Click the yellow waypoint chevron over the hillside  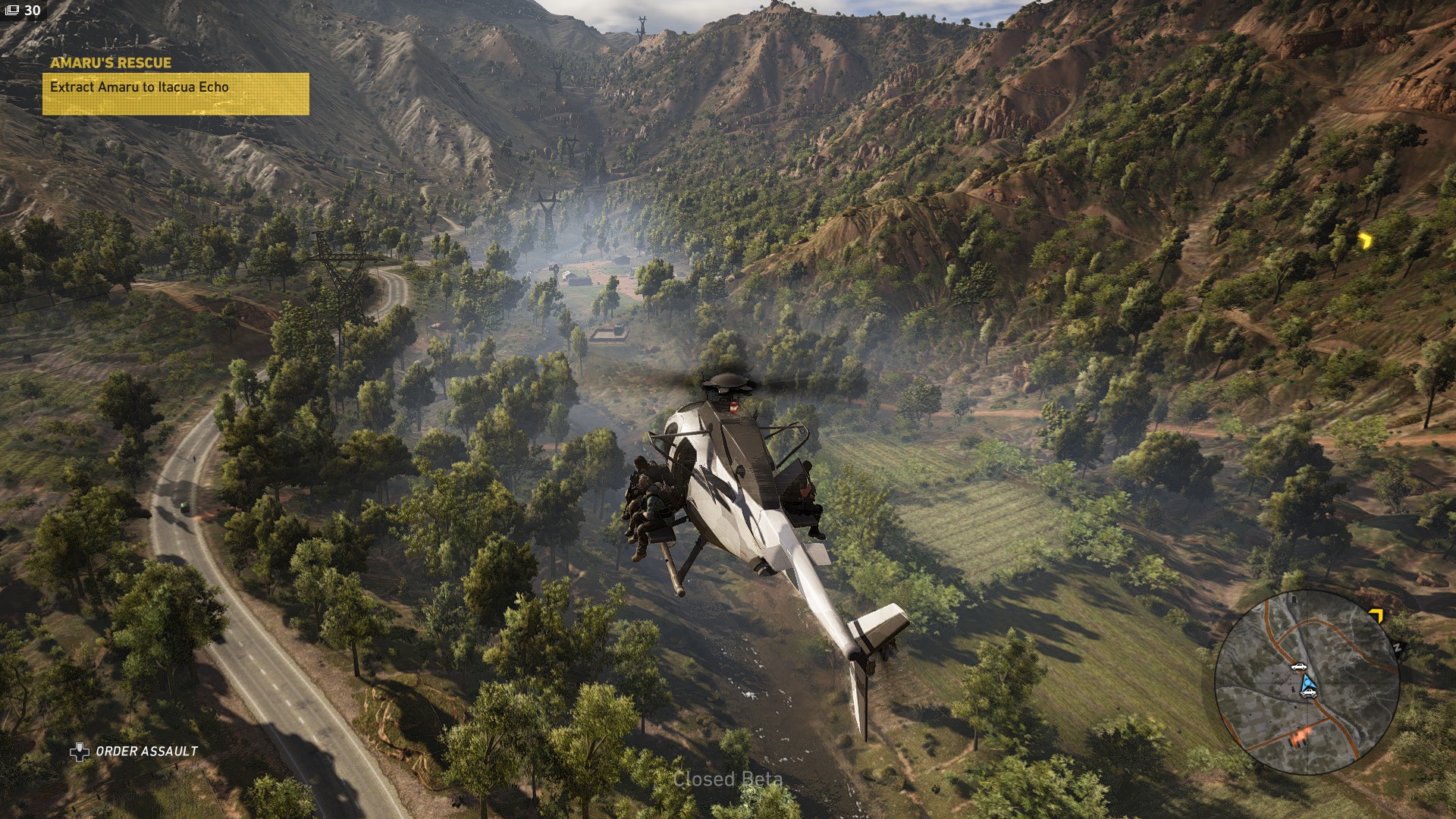1366,240
